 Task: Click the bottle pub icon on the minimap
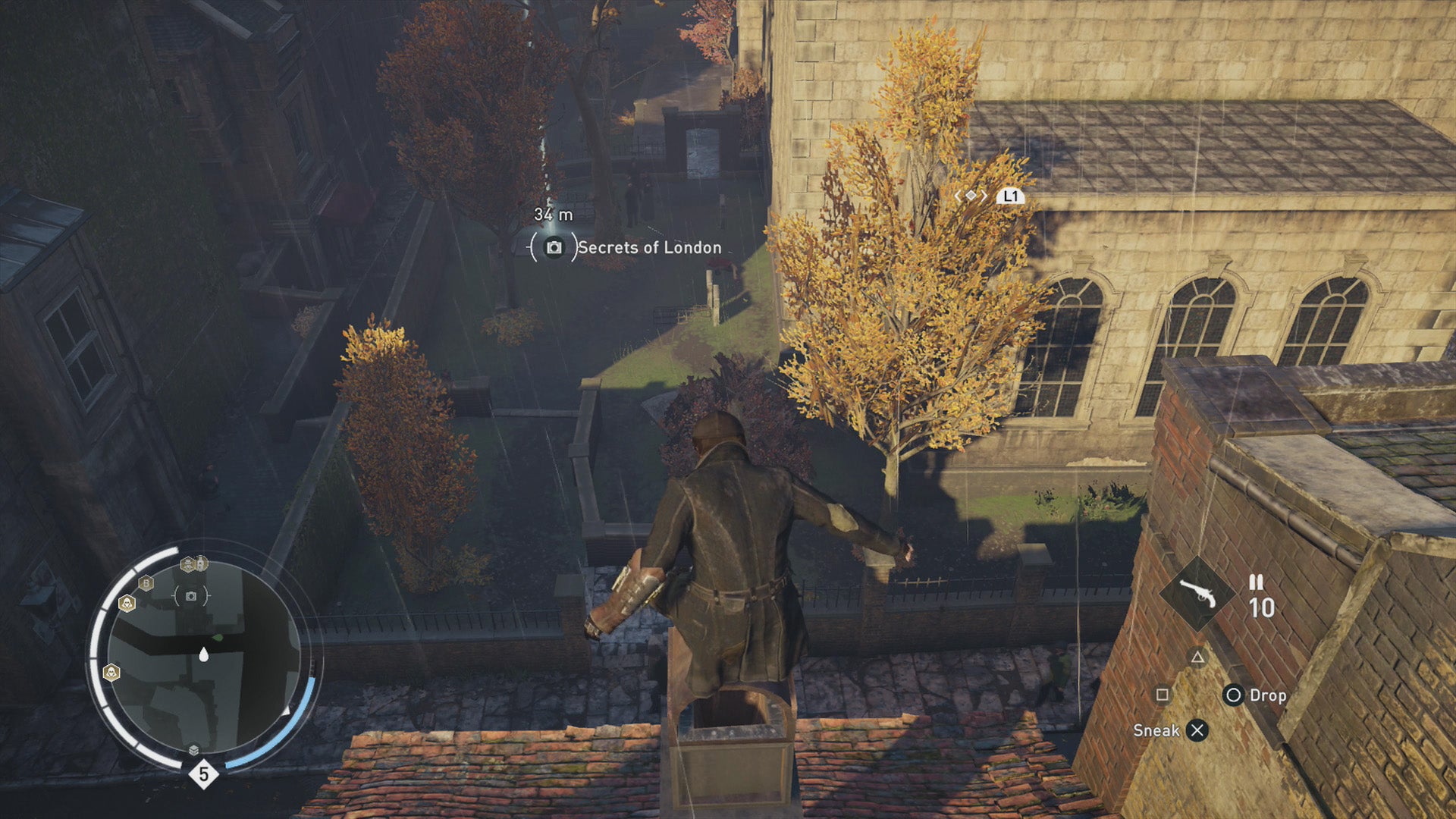pos(201,563)
